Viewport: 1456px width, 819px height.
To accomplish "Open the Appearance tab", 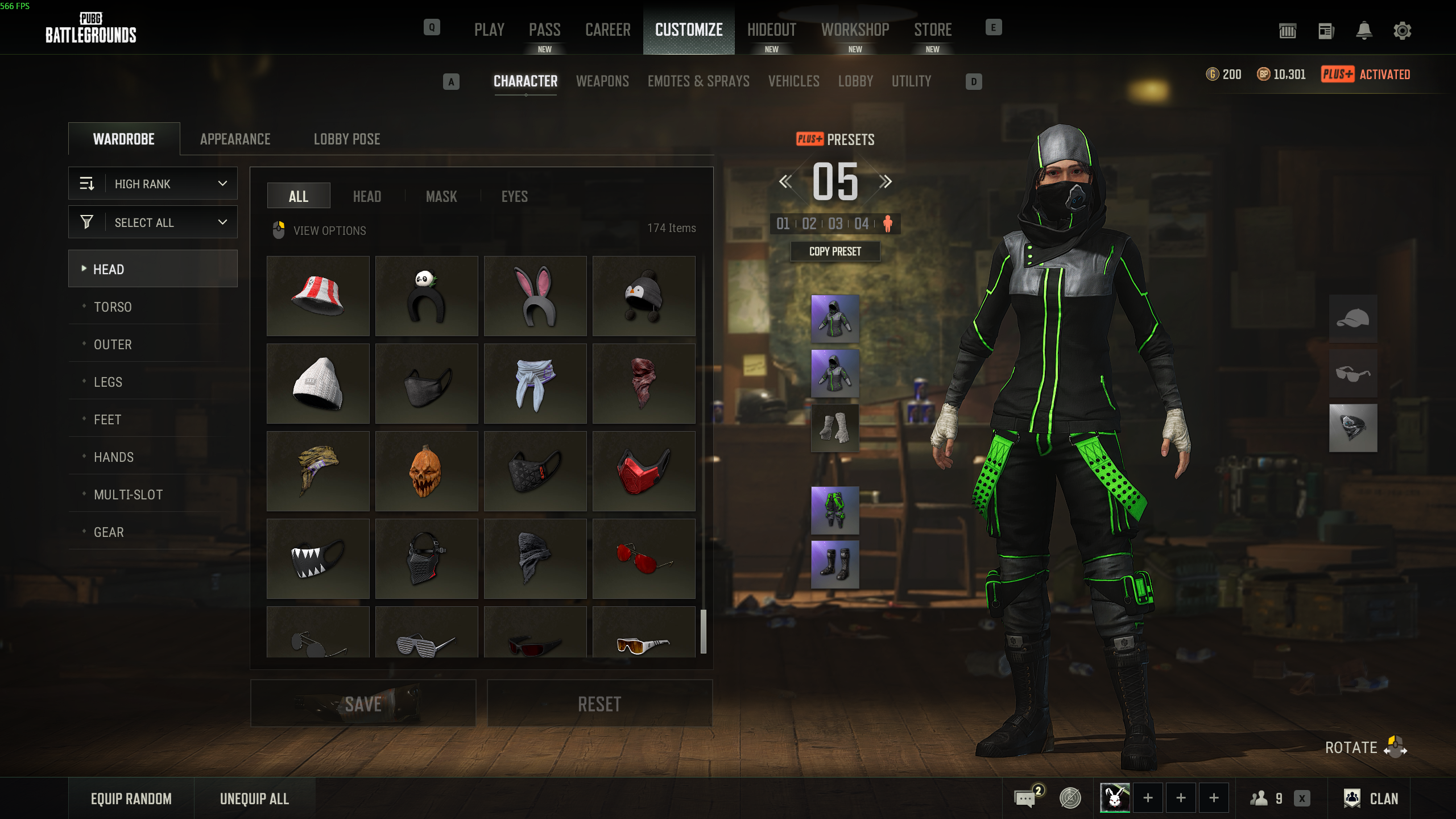I will click(235, 139).
